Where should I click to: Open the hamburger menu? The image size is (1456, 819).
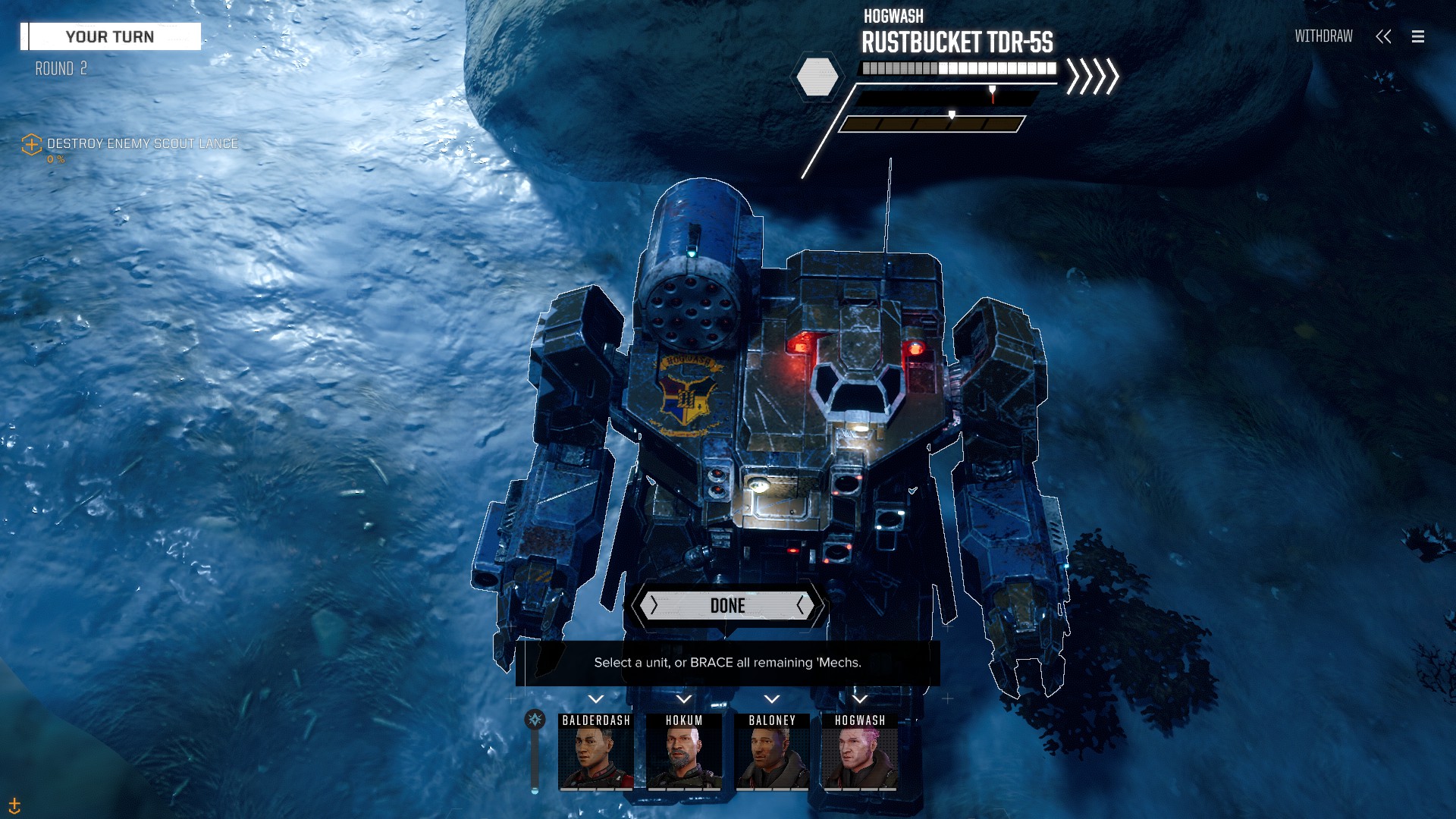click(x=1418, y=36)
